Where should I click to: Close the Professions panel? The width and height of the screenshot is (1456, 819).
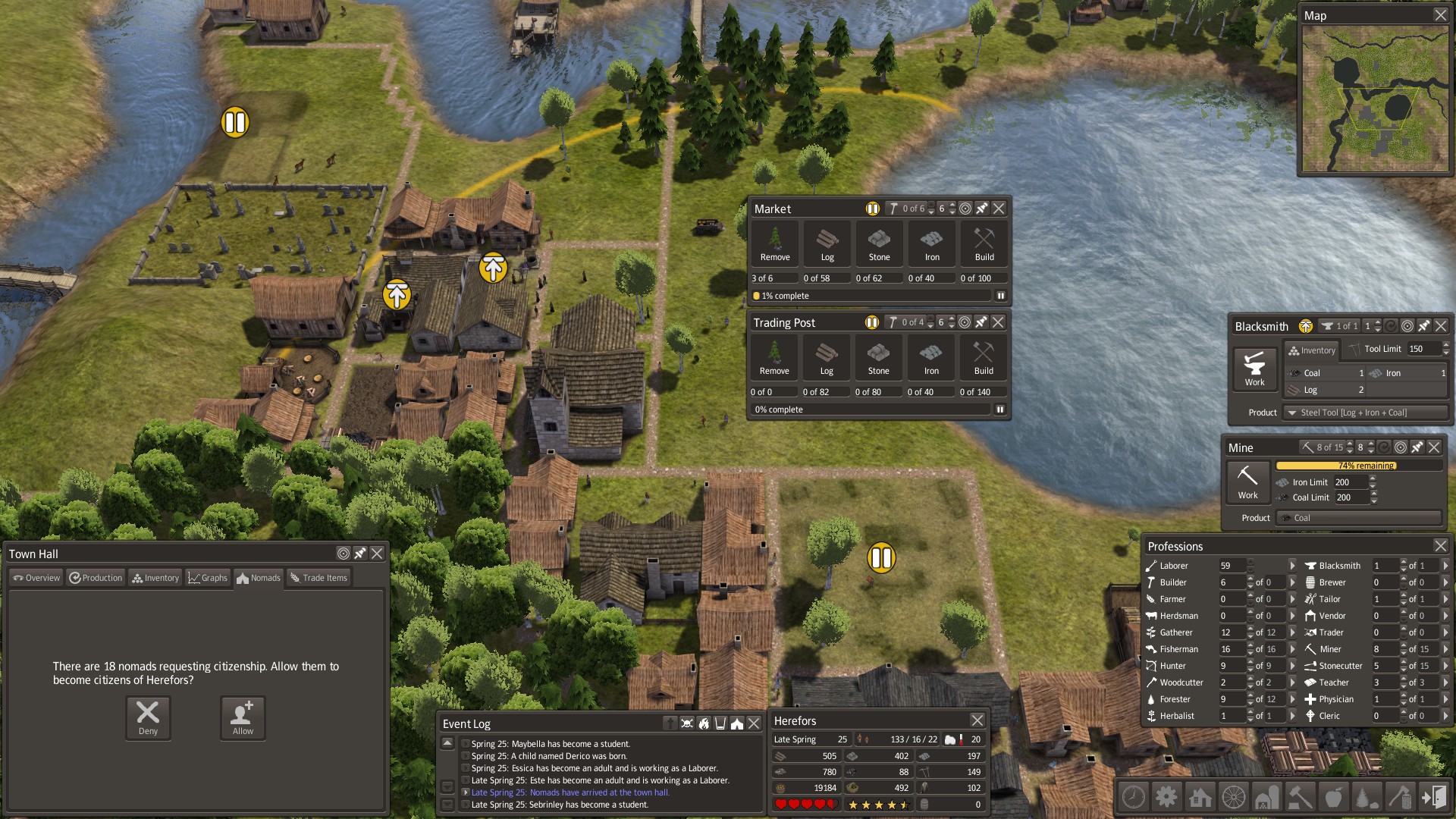click(x=1440, y=546)
